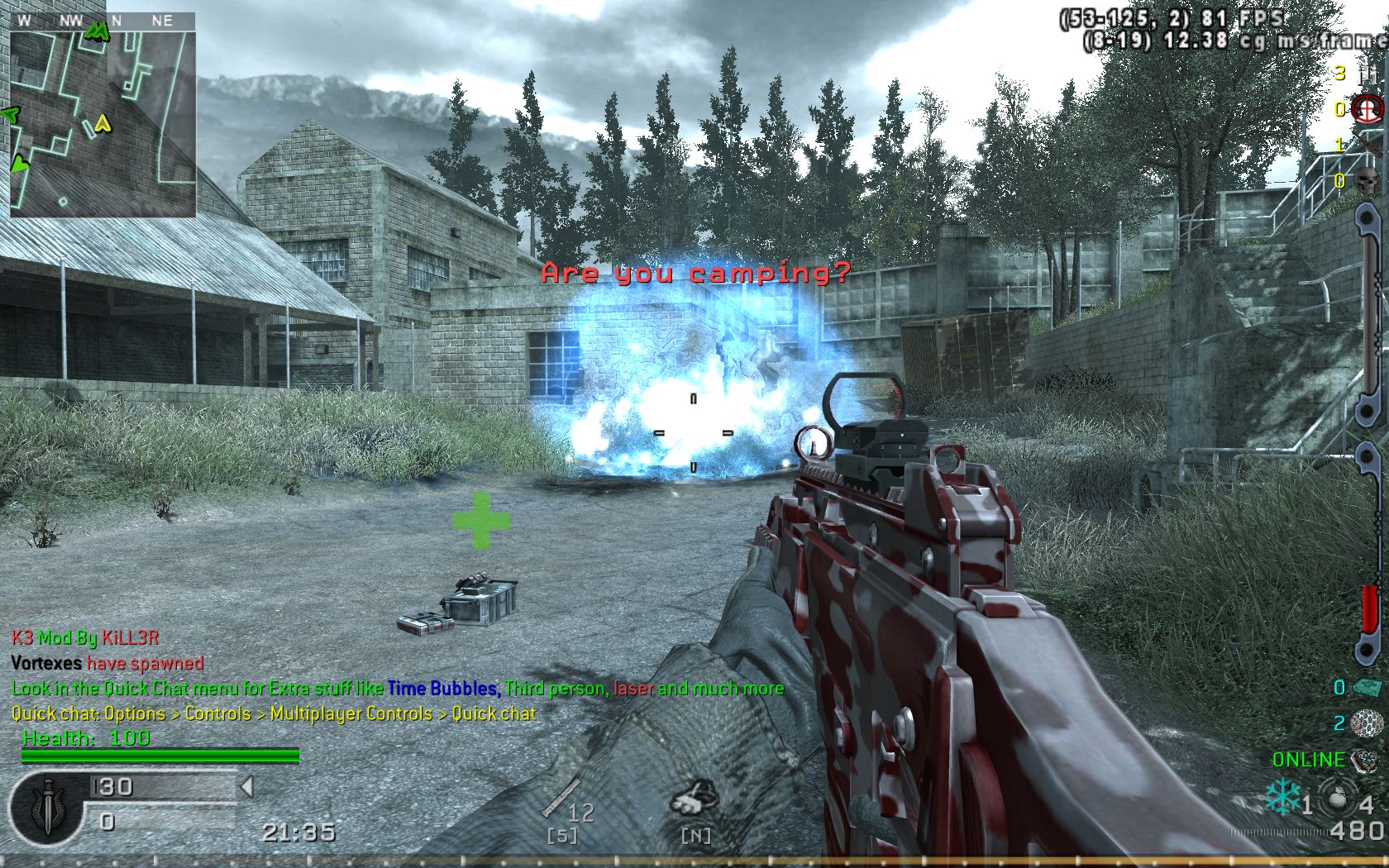Click the compass strip above the minimap
1389x868 pixels.
(103, 21)
